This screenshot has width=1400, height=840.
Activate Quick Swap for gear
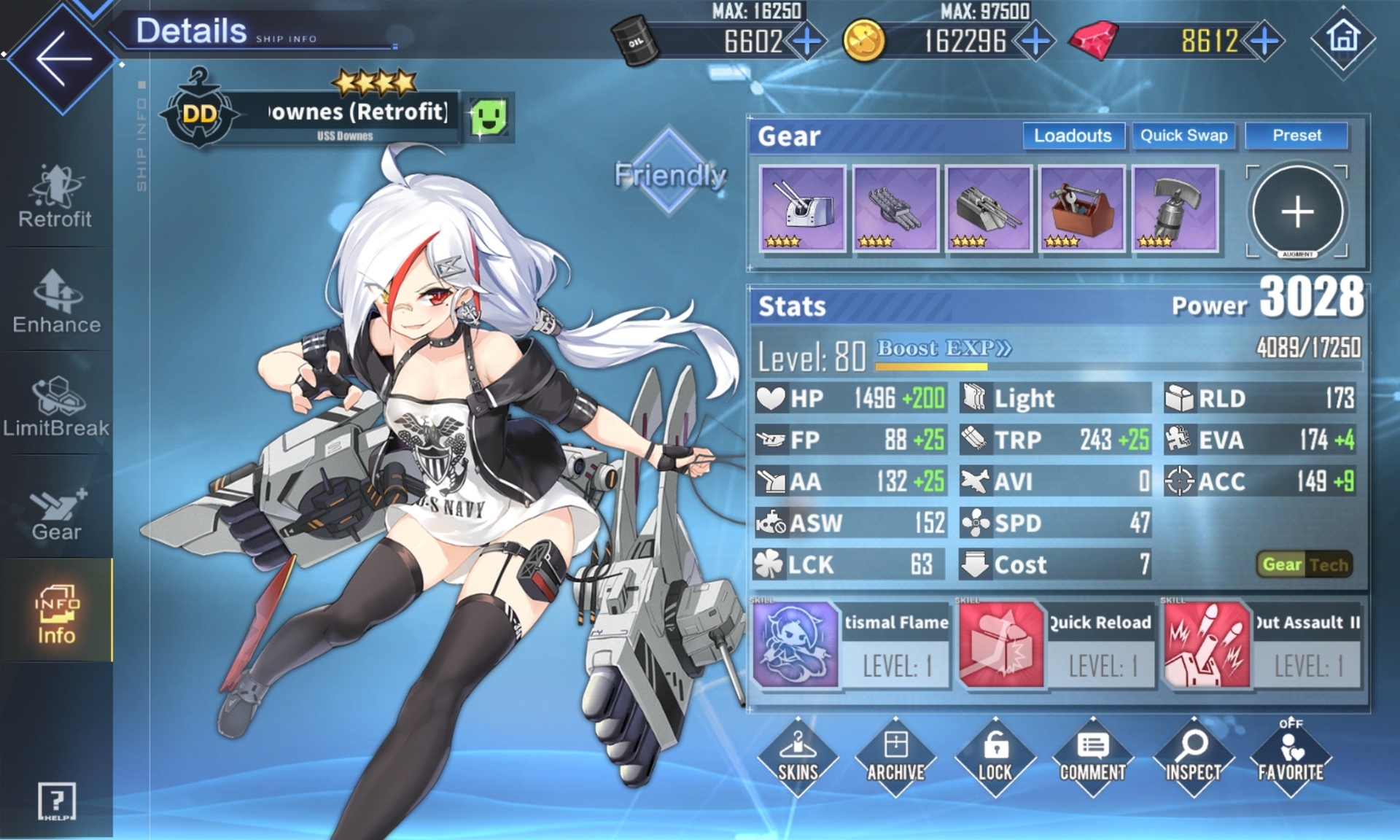1183,136
